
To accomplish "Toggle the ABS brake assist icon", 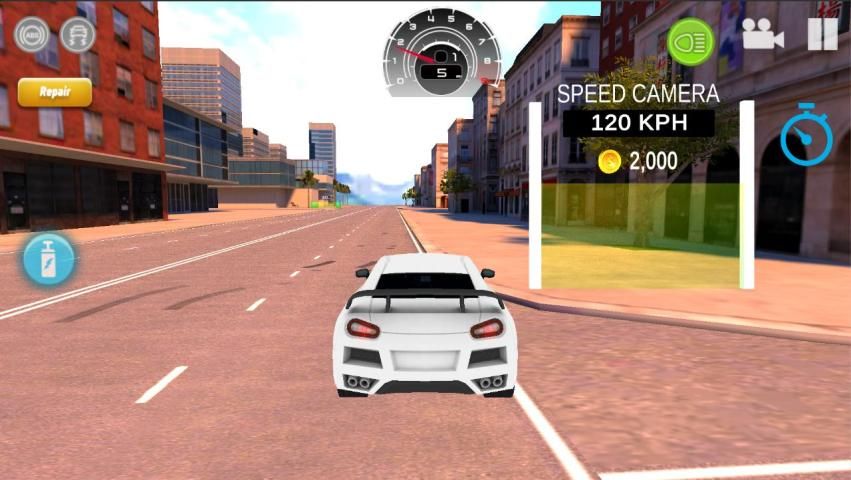I will coord(31,35).
